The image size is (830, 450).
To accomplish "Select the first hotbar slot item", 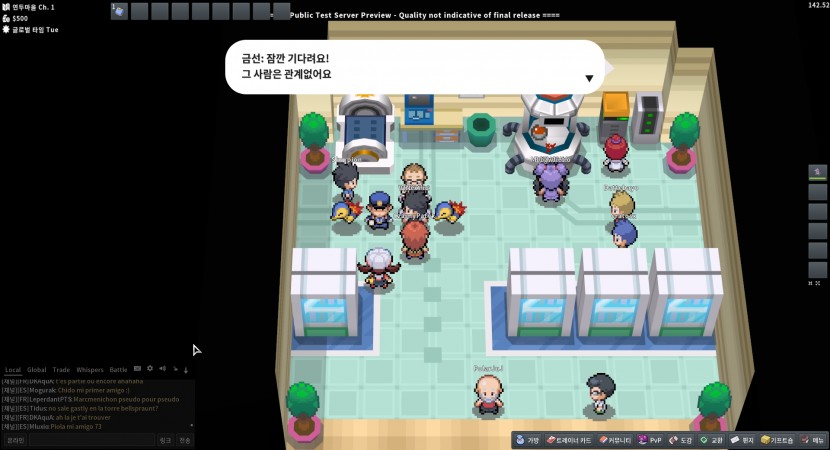I will click(x=119, y=11).
